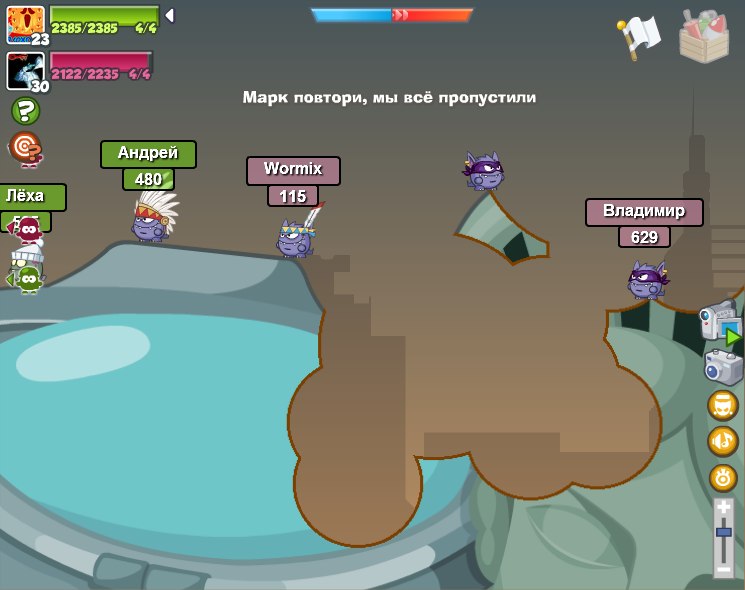
Task: Click the dark red off-screen character indicator
Action: coord(26,229)
